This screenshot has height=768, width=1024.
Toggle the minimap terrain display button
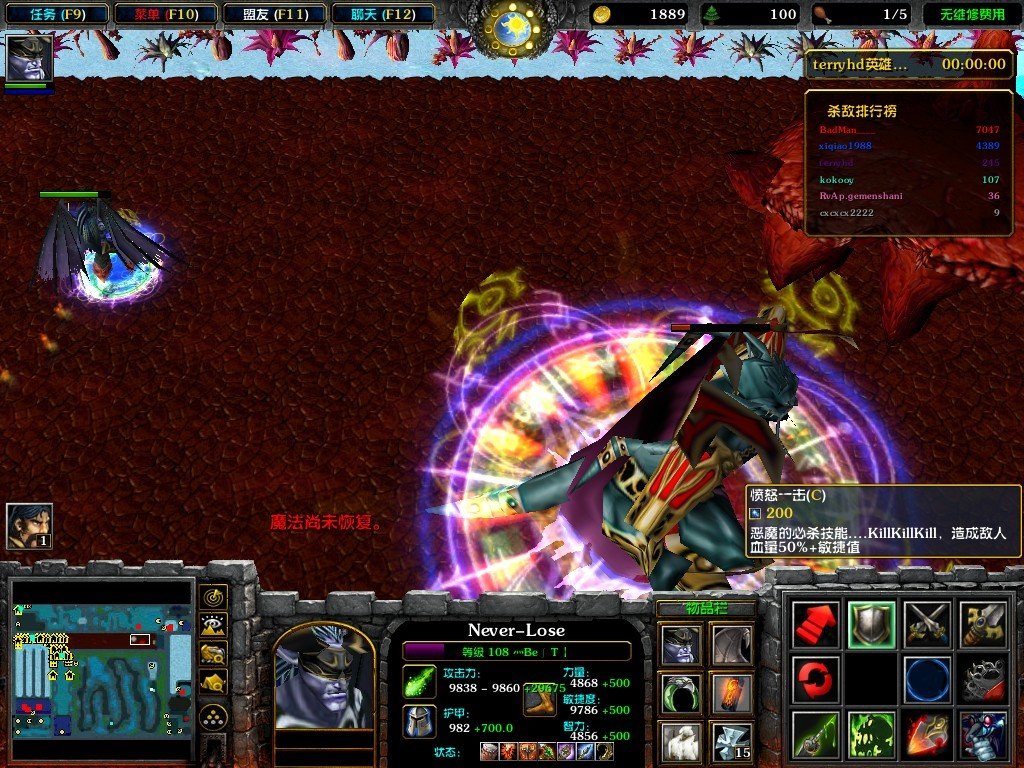tap(212, 626)
